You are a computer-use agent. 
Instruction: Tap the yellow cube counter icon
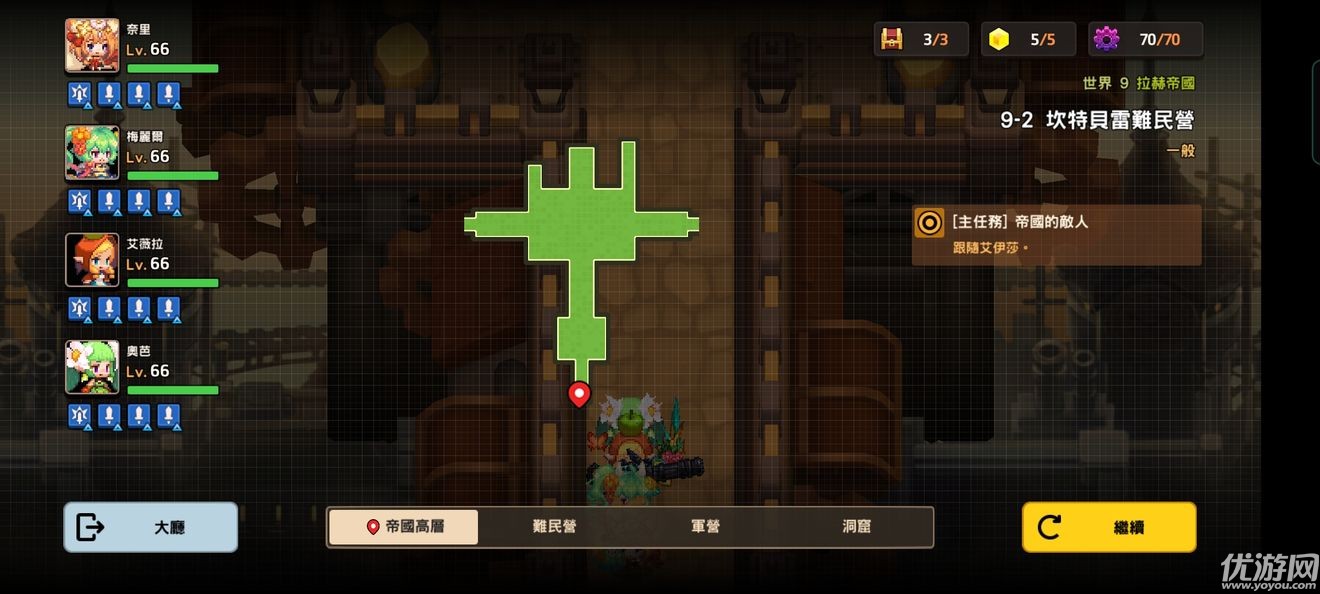pos(999,40)
